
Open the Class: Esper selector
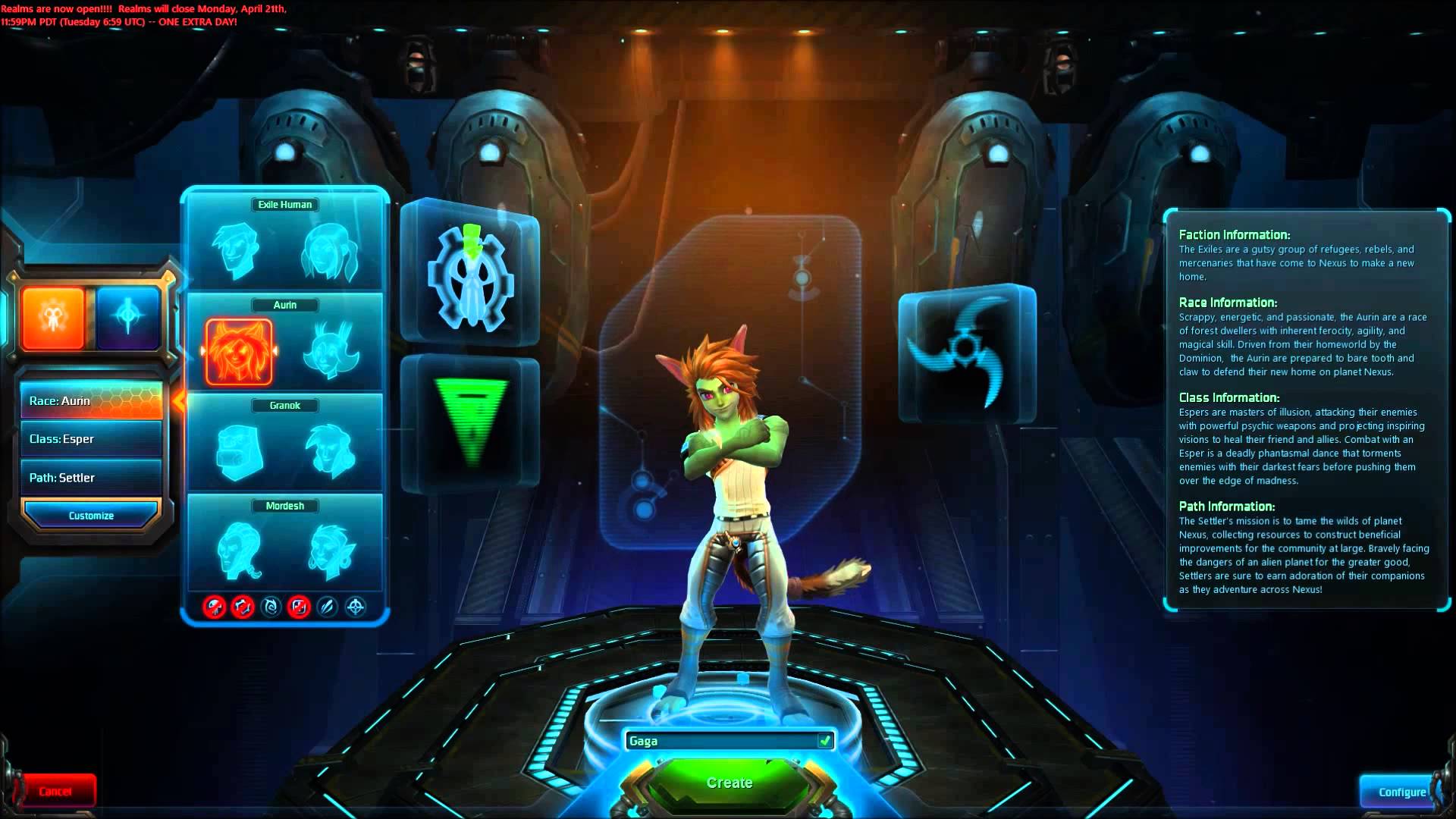point(91,438)
